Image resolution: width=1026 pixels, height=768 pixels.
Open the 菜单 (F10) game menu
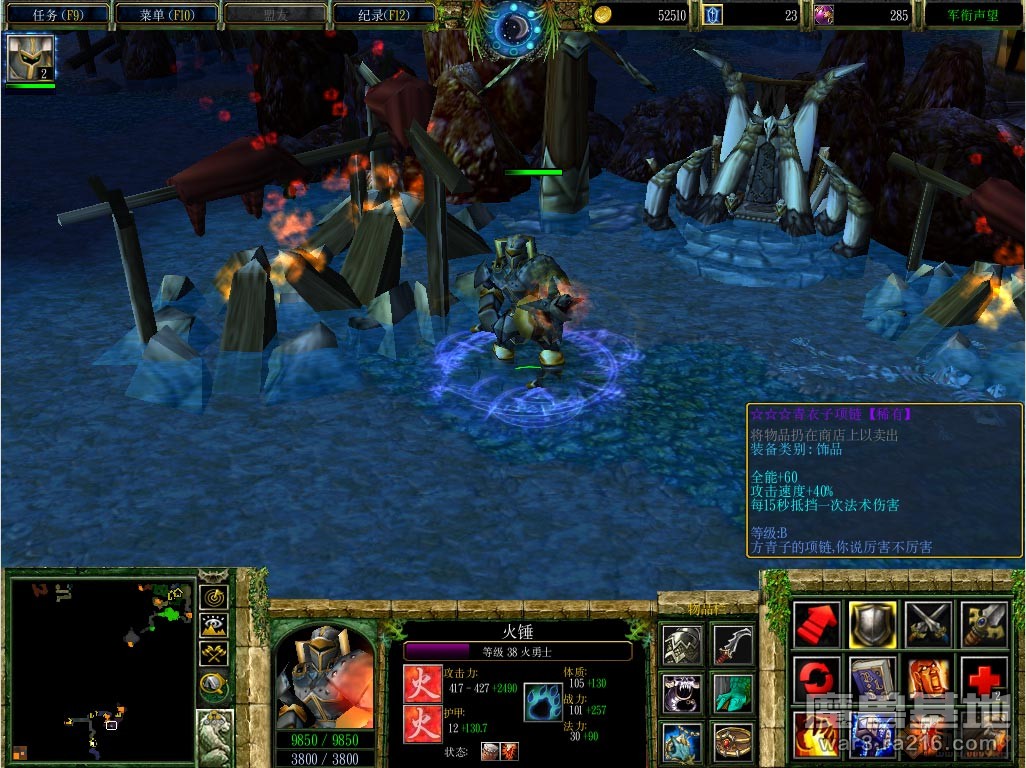click(166, 15)
